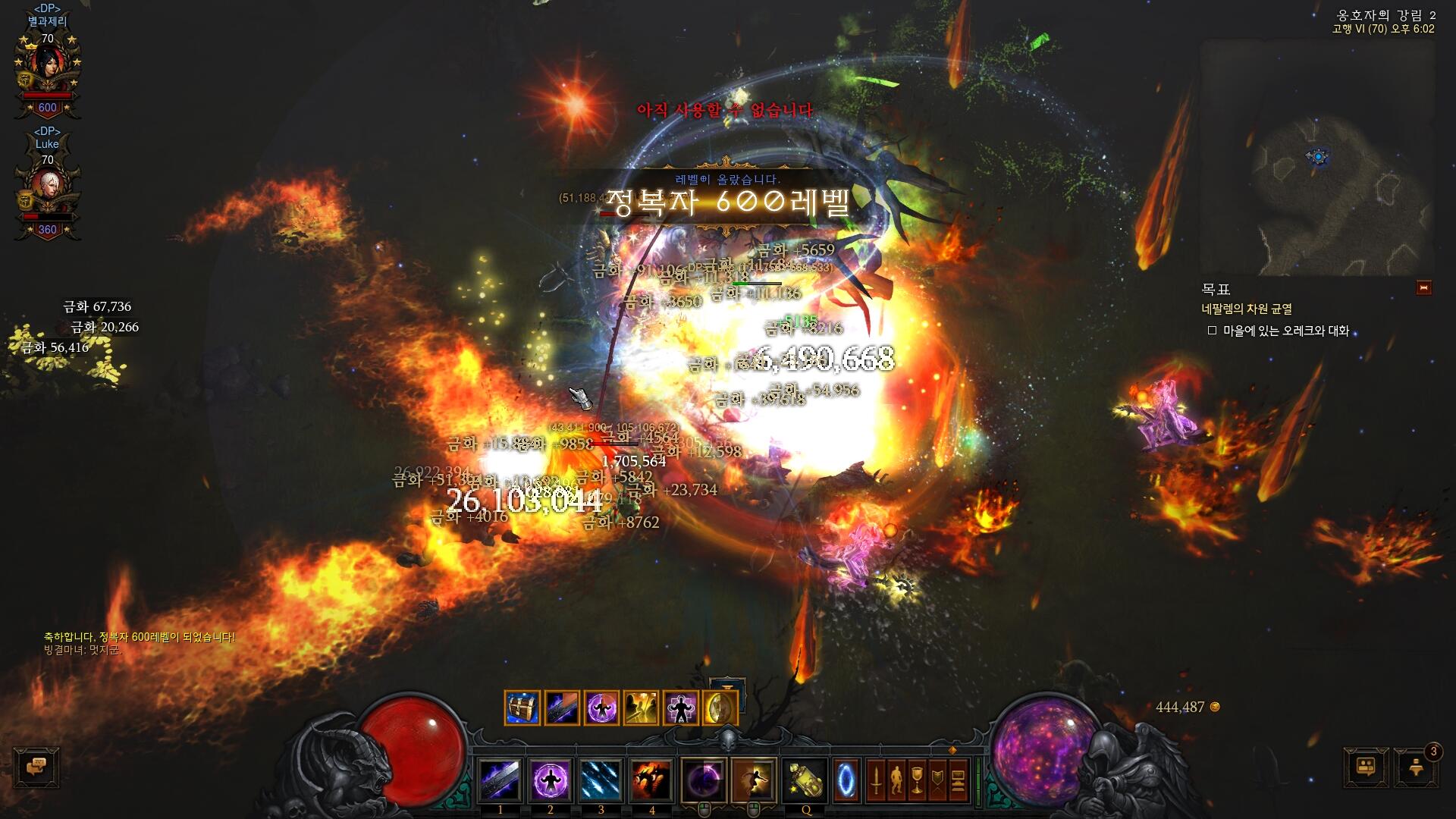Open the game menu computer icon

(x=958, y=780)
